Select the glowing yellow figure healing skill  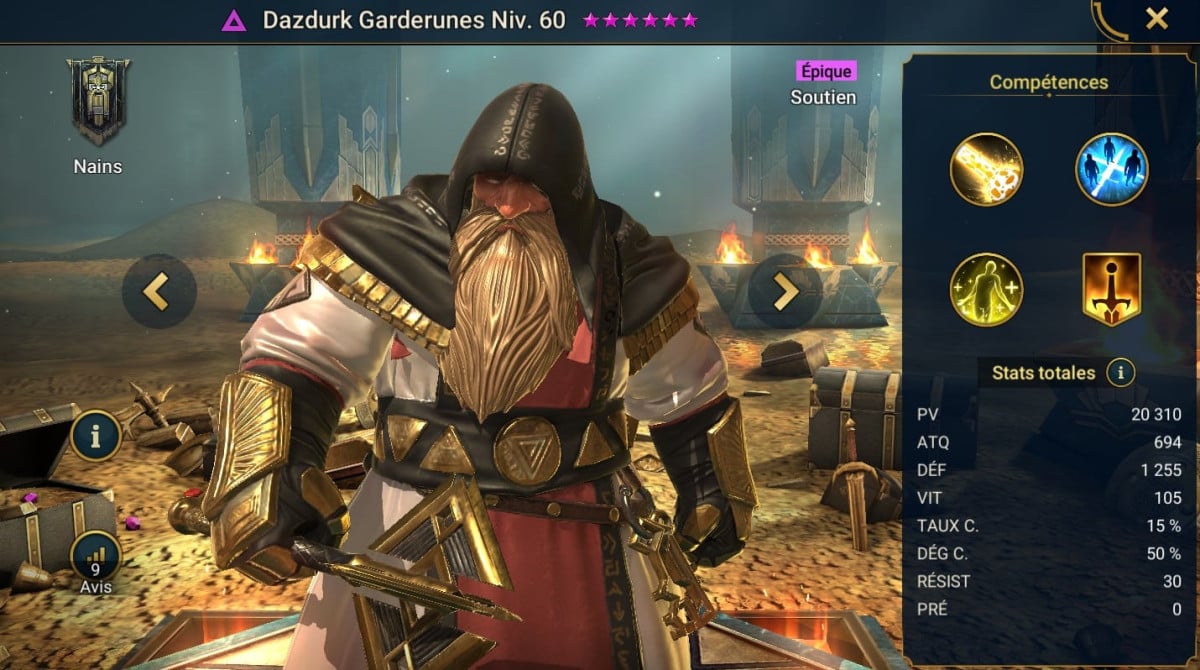pyautogui.click(x=986, y=289)
